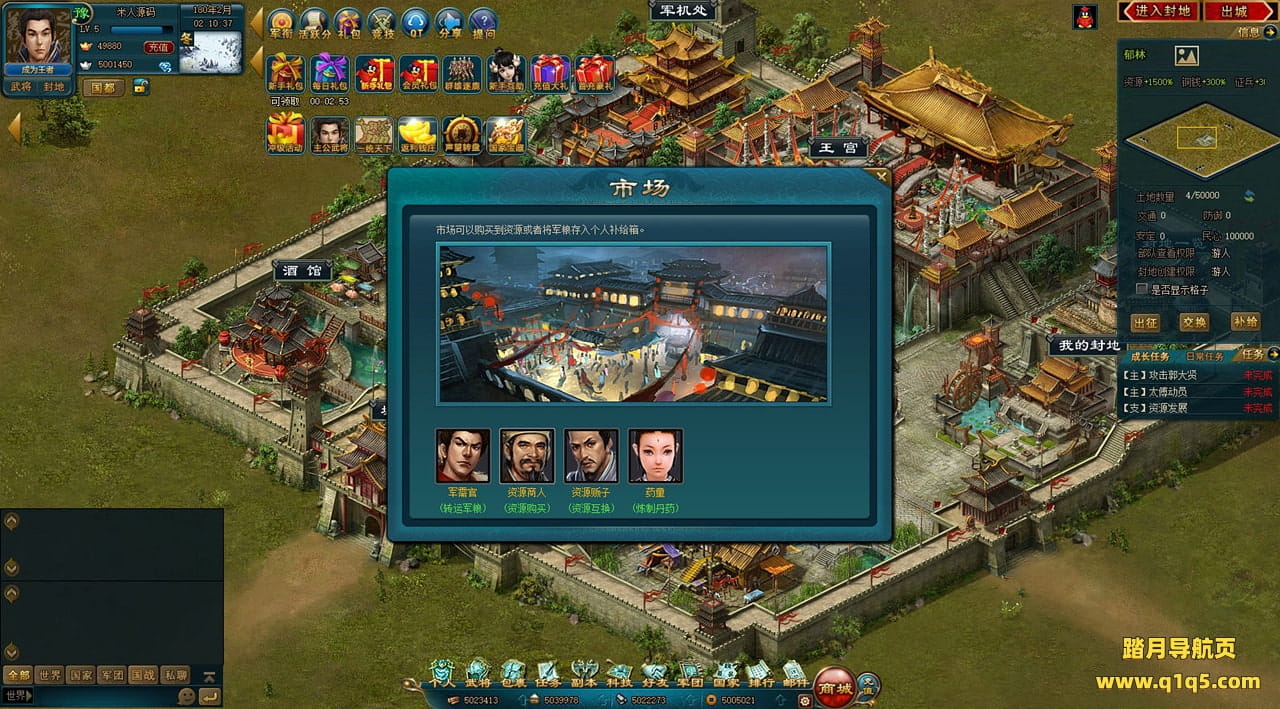Switch to the 日常任务 daily quests tab
1280x709 pixels.
point(1203,356)
